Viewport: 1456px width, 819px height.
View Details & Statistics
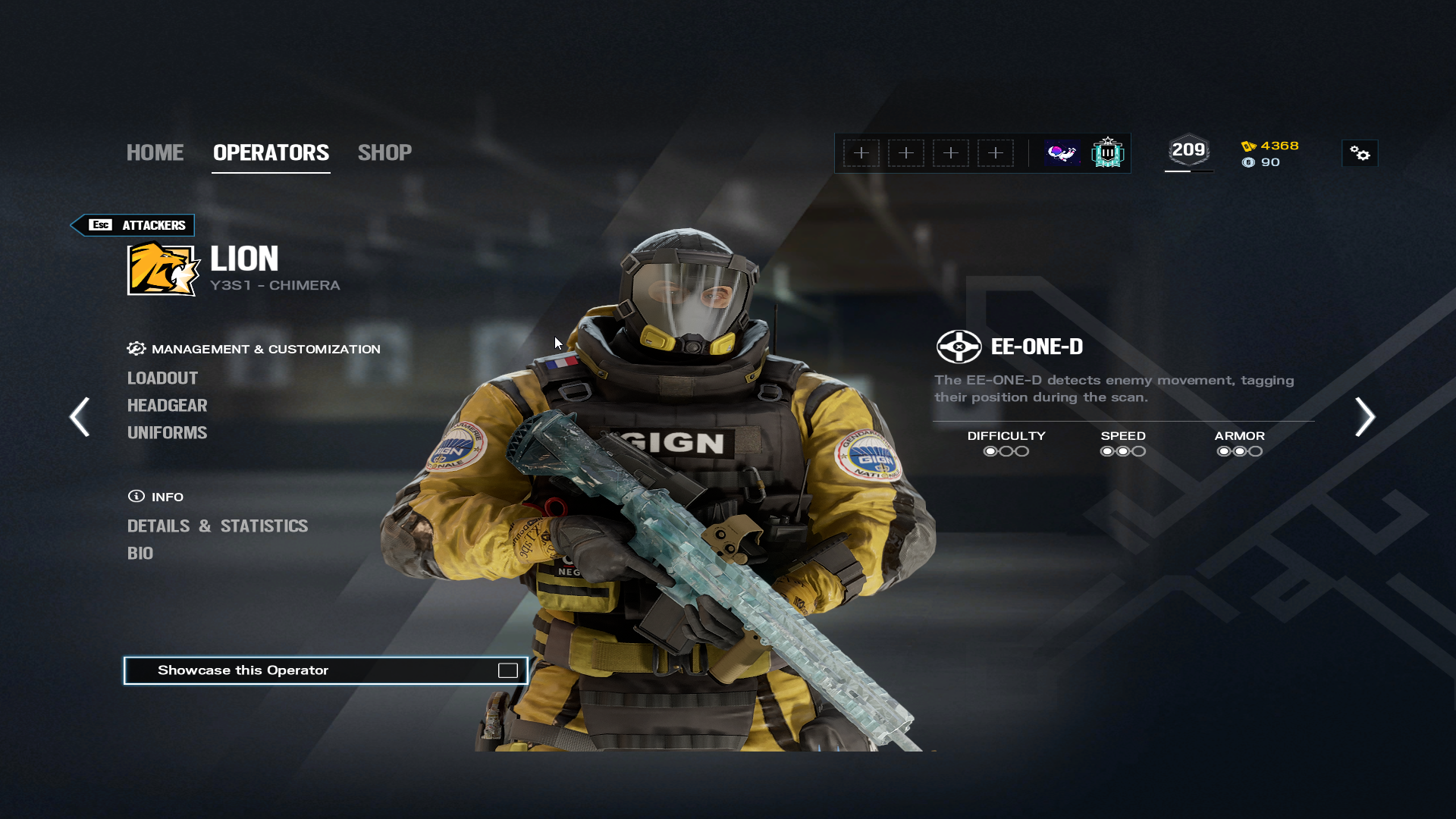click(218, 526)
